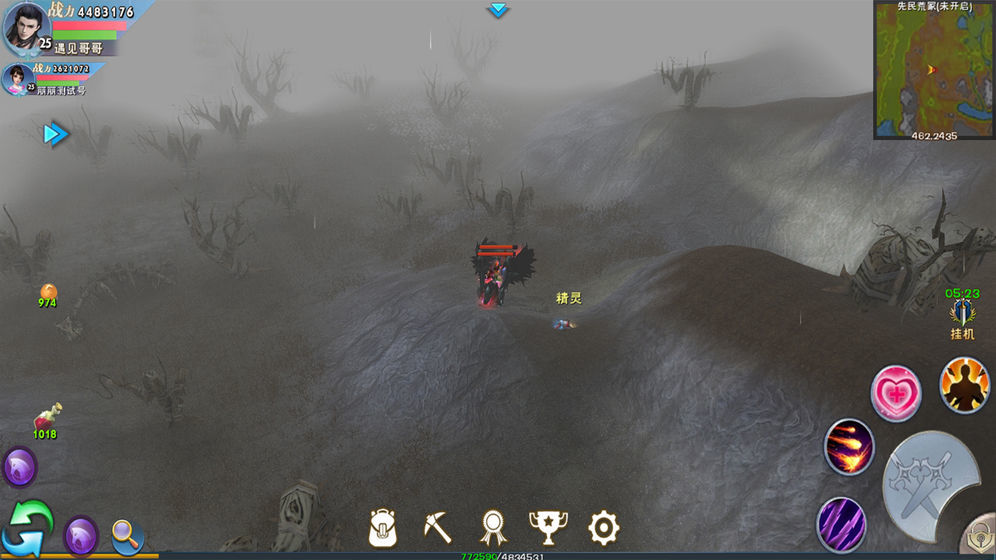This screenshot has width=996, height=560.
Task: Expand the blue arrow side panel
Action: pos(55,134)
